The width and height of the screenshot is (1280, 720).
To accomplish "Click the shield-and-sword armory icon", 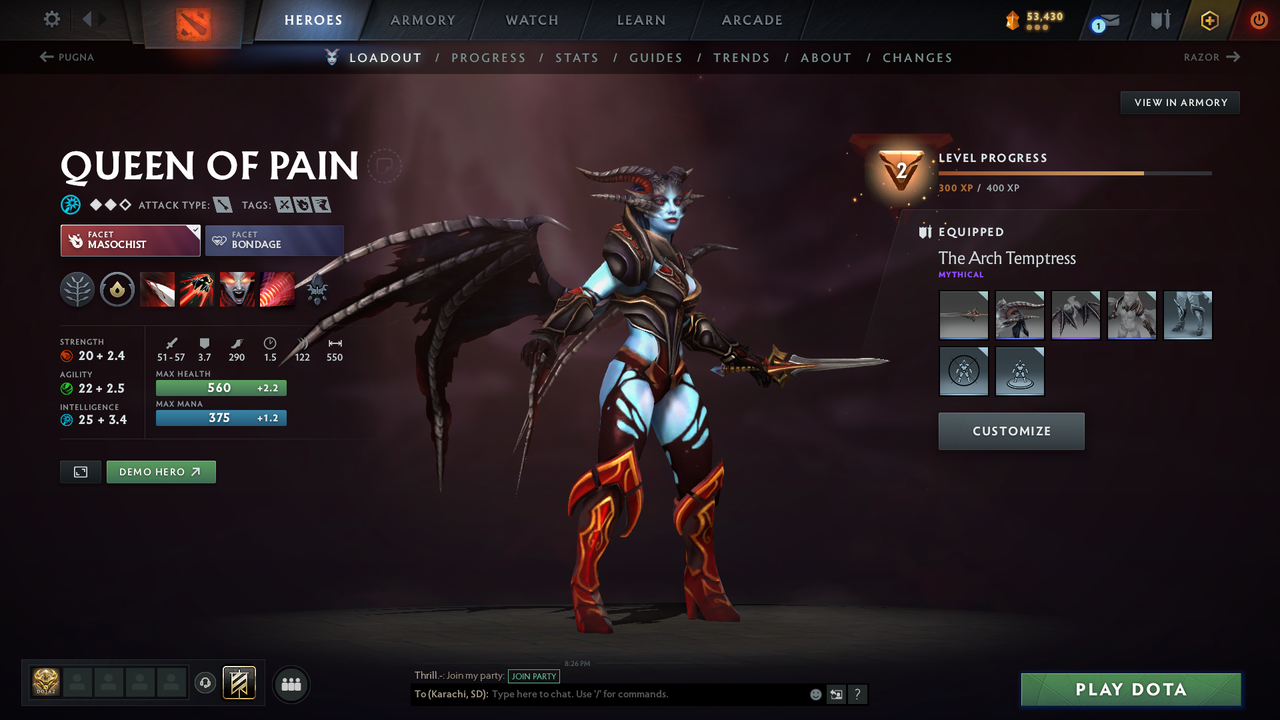I will tap(1160, 20).
